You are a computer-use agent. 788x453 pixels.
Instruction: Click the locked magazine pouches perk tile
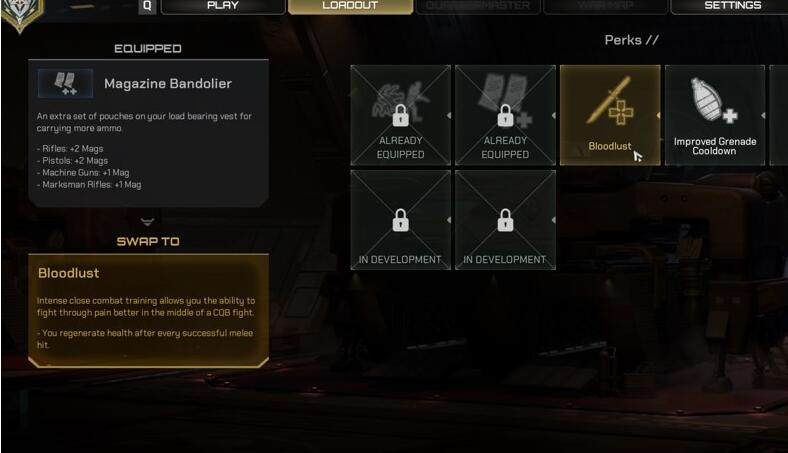[x=505, y=114]
